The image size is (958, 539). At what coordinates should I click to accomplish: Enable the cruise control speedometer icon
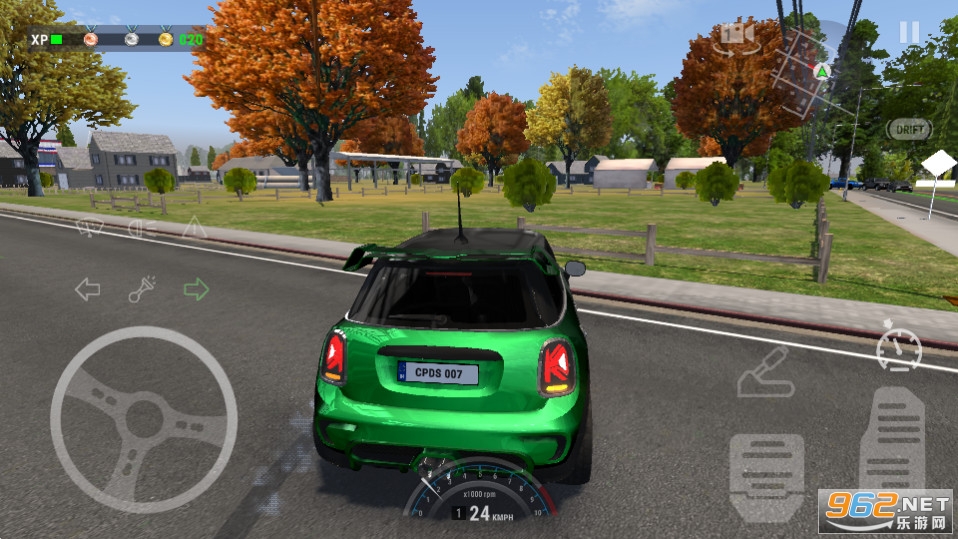pos(898,347)
